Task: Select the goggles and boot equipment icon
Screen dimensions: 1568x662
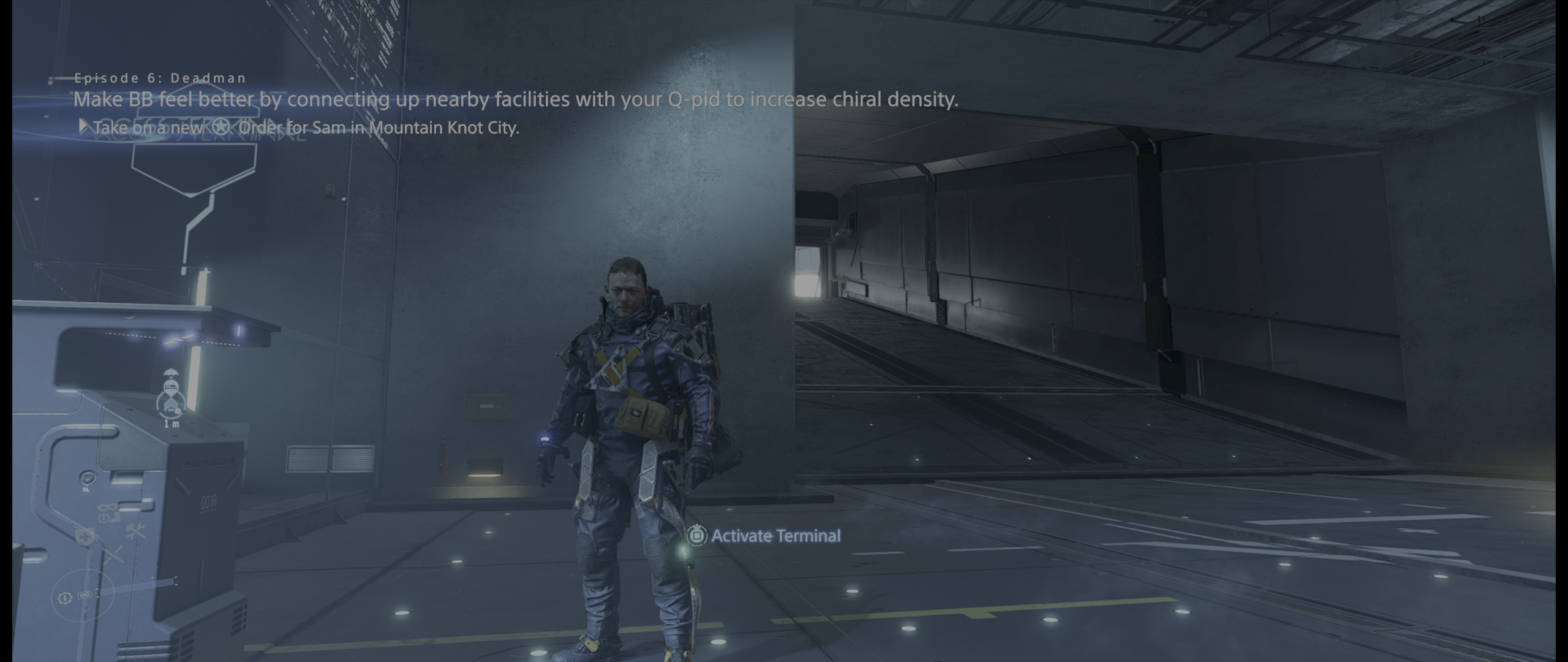Action: tap(108, 512)
